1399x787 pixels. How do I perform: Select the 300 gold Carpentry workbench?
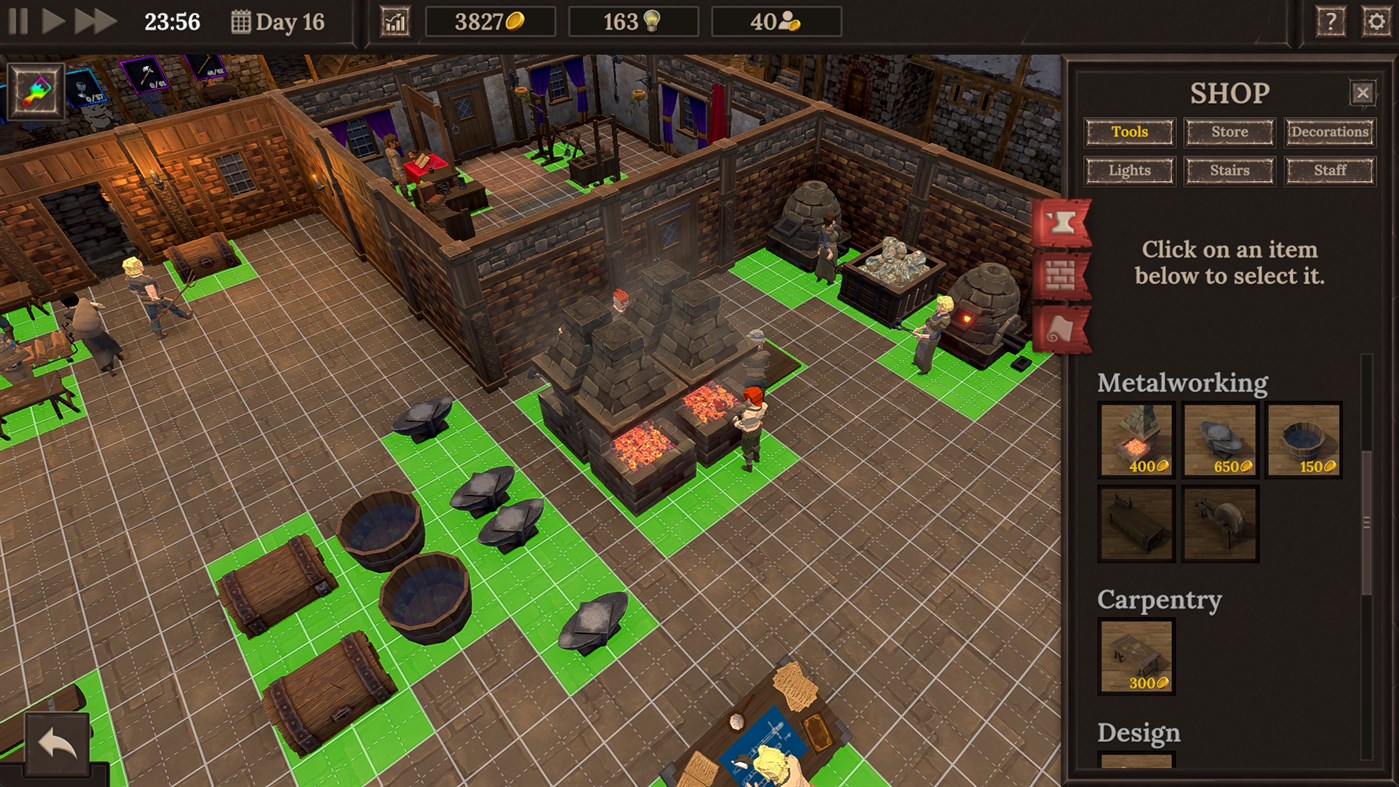tap(1135, 656)
